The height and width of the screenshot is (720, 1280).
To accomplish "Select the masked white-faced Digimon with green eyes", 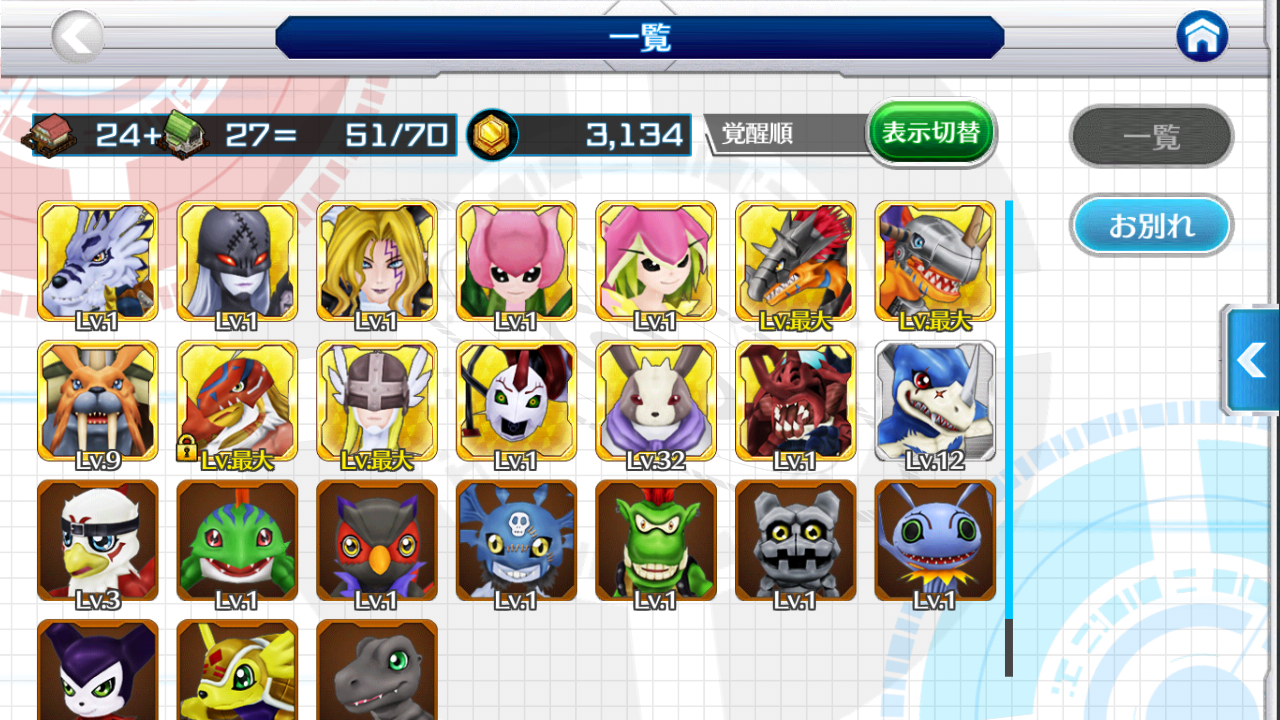I will point(516,401).
